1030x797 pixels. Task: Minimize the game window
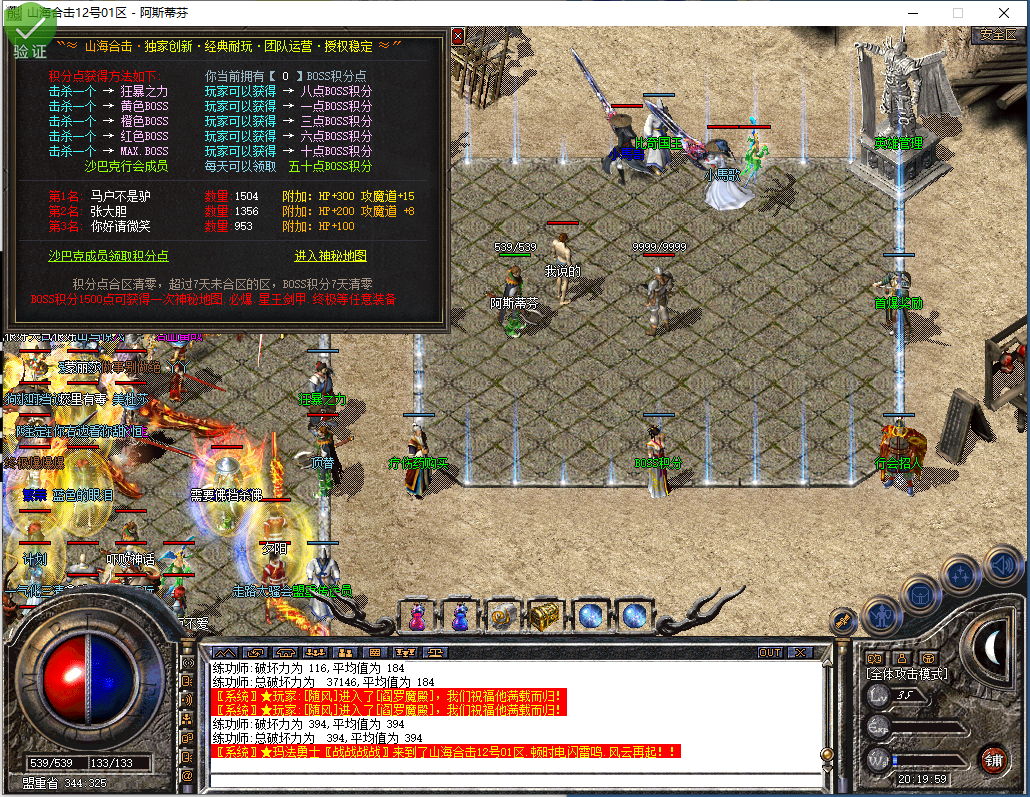[x=911, y=13]
